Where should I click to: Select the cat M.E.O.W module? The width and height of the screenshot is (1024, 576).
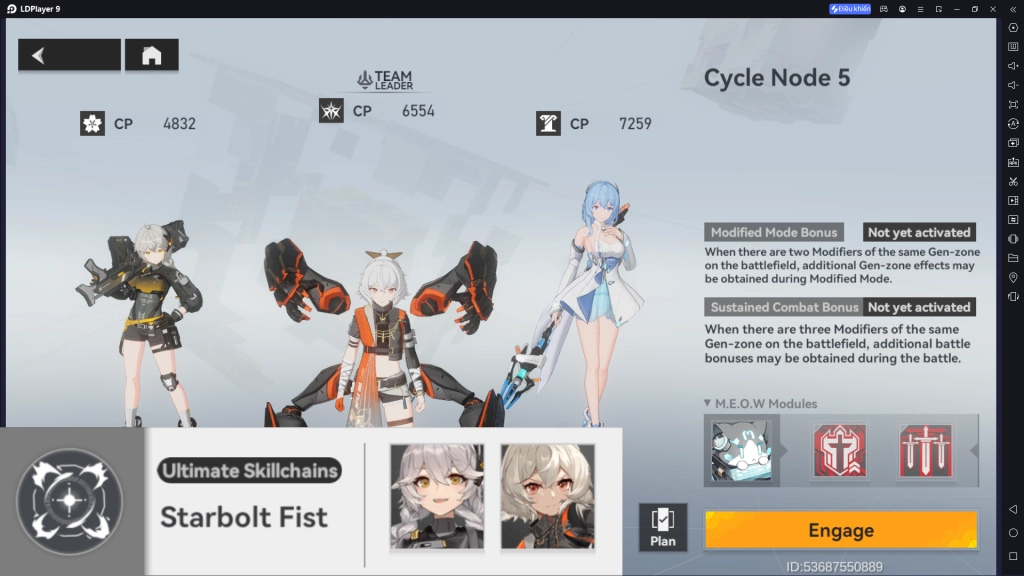(741, 450)
